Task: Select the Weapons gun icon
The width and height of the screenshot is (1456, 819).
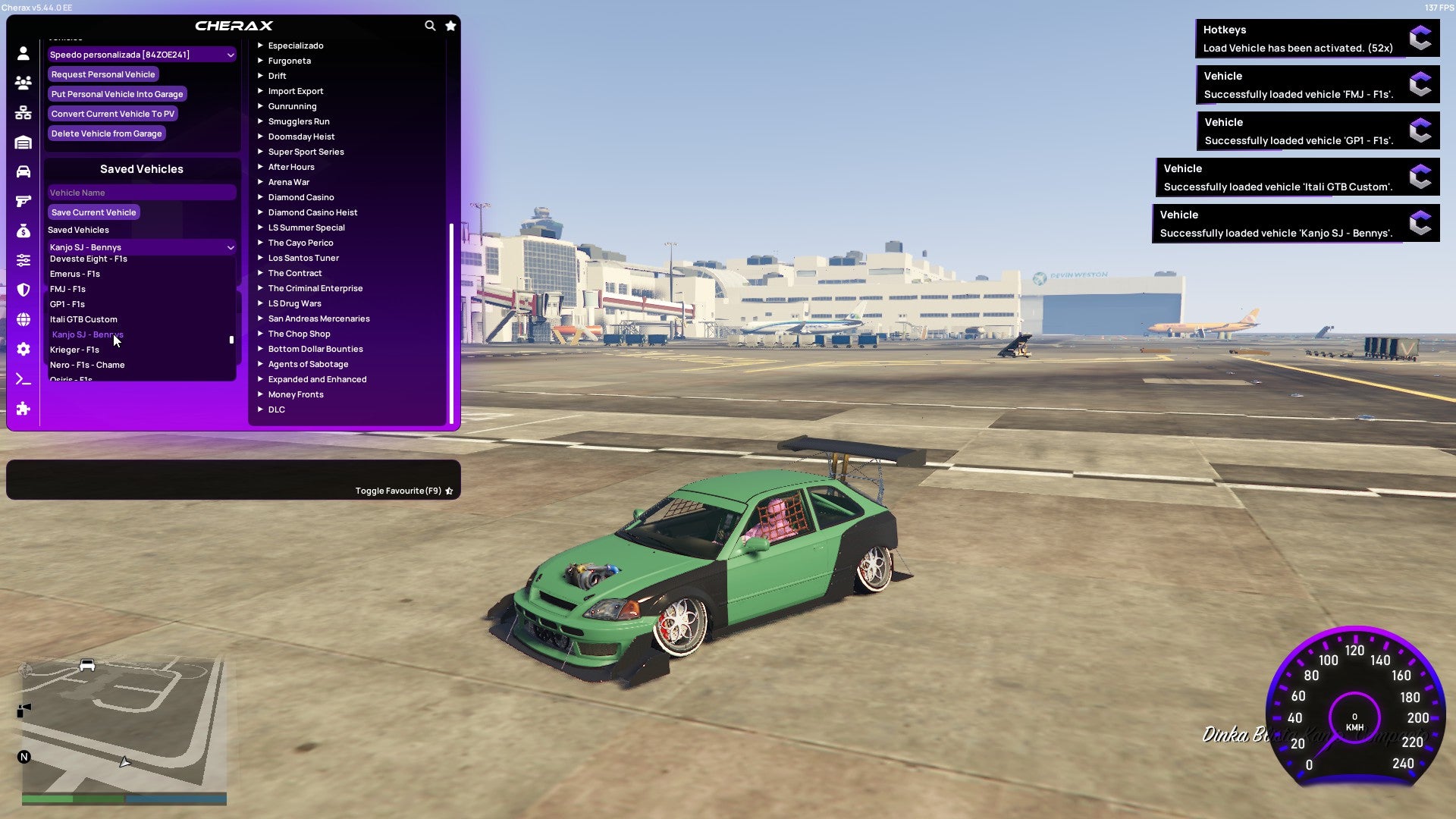Action: (23, 200)
